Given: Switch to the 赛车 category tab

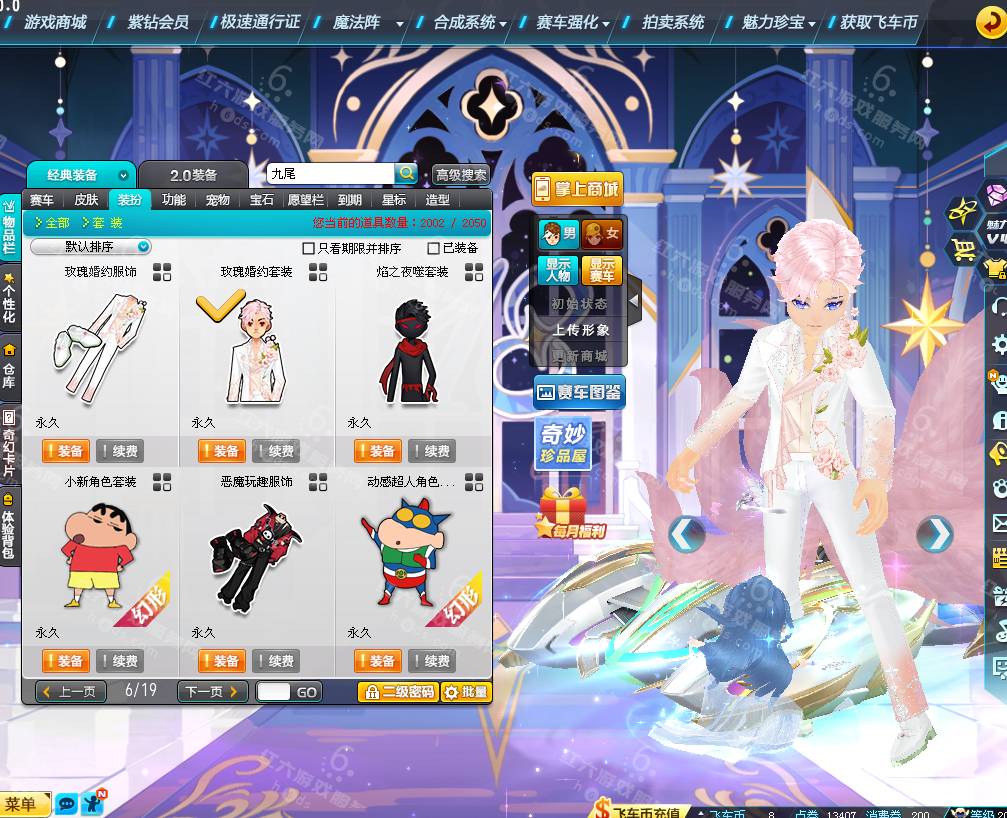Looking at the screenshot, I should pyautogui.click(x=42, y=200).
